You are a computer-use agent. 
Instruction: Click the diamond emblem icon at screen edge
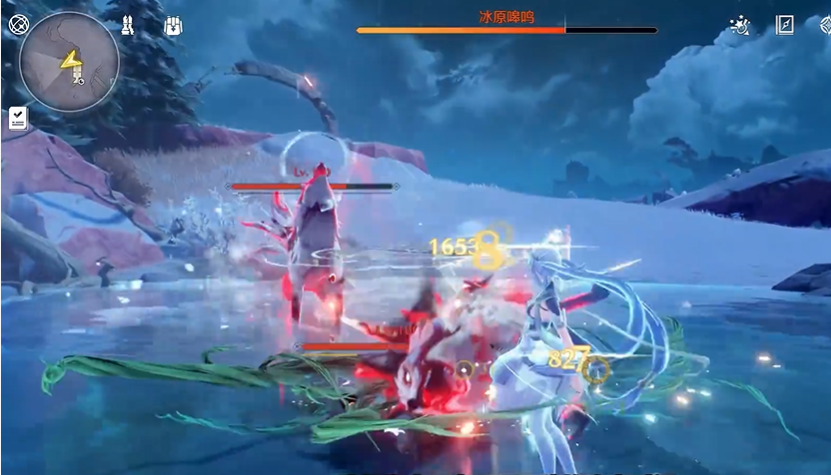tap(822, 26)
